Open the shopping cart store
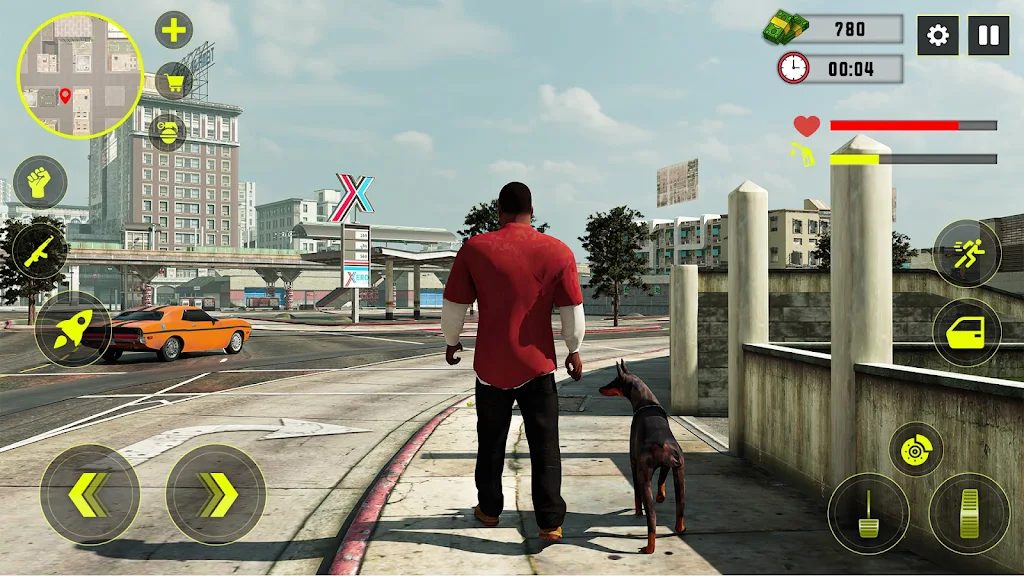Viewport: 1024px width, 576px height. tap(174, 81)
